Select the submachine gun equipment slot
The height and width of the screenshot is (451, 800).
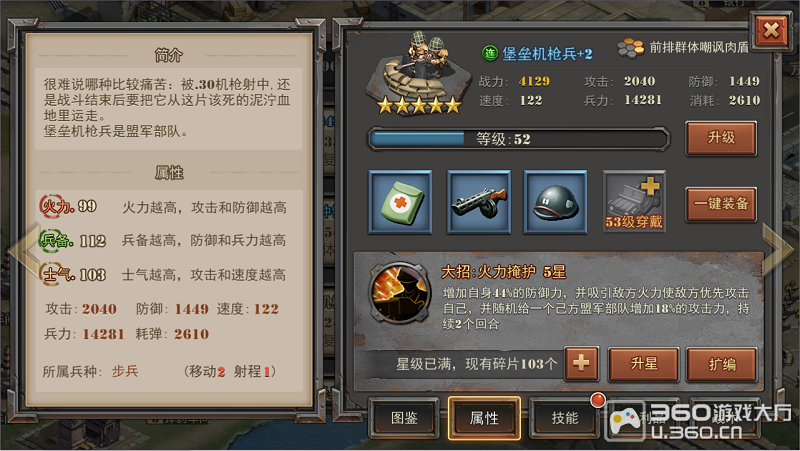[x=478, y=202]
